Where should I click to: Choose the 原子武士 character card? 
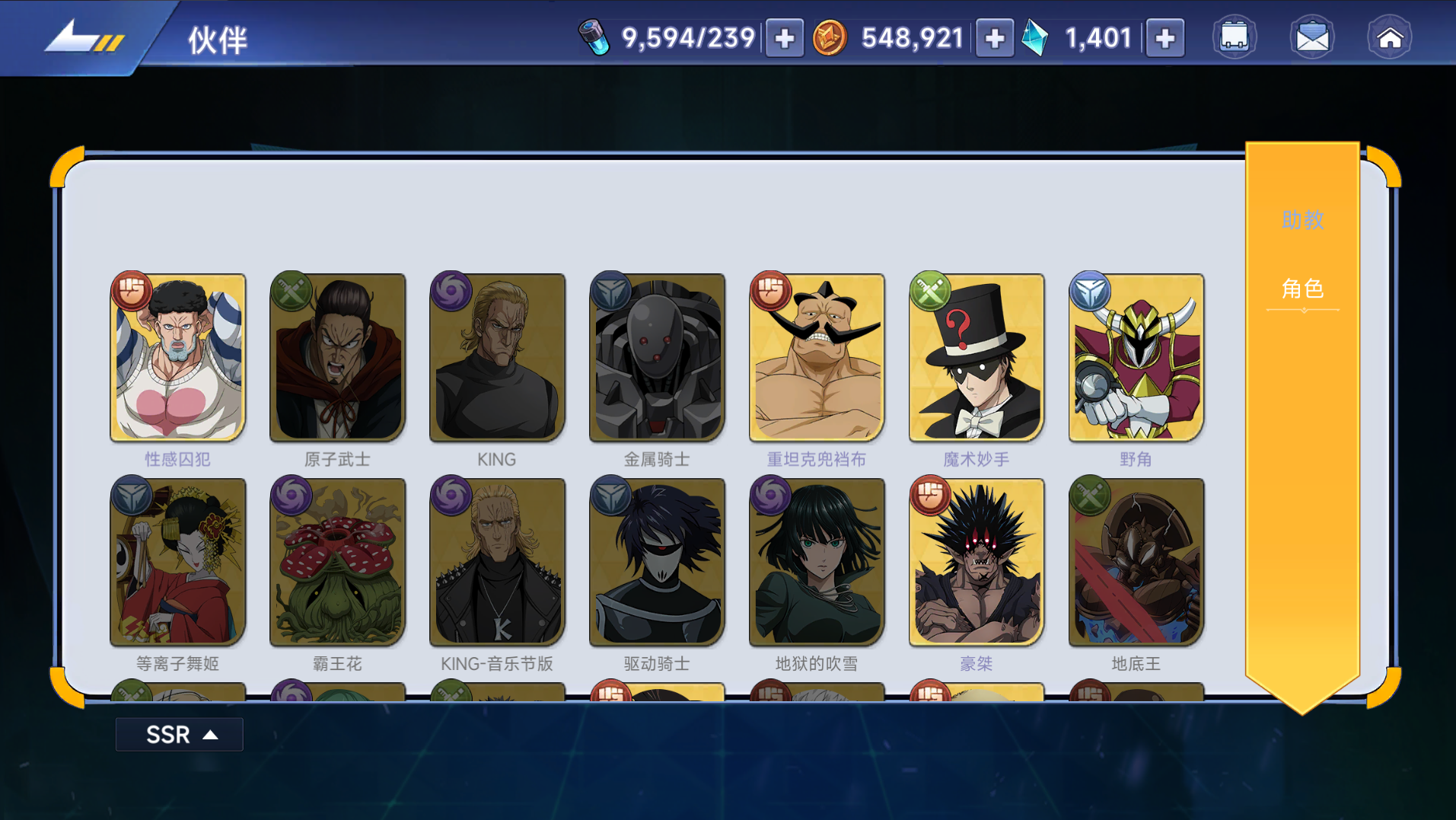click(x=338, y=358)
